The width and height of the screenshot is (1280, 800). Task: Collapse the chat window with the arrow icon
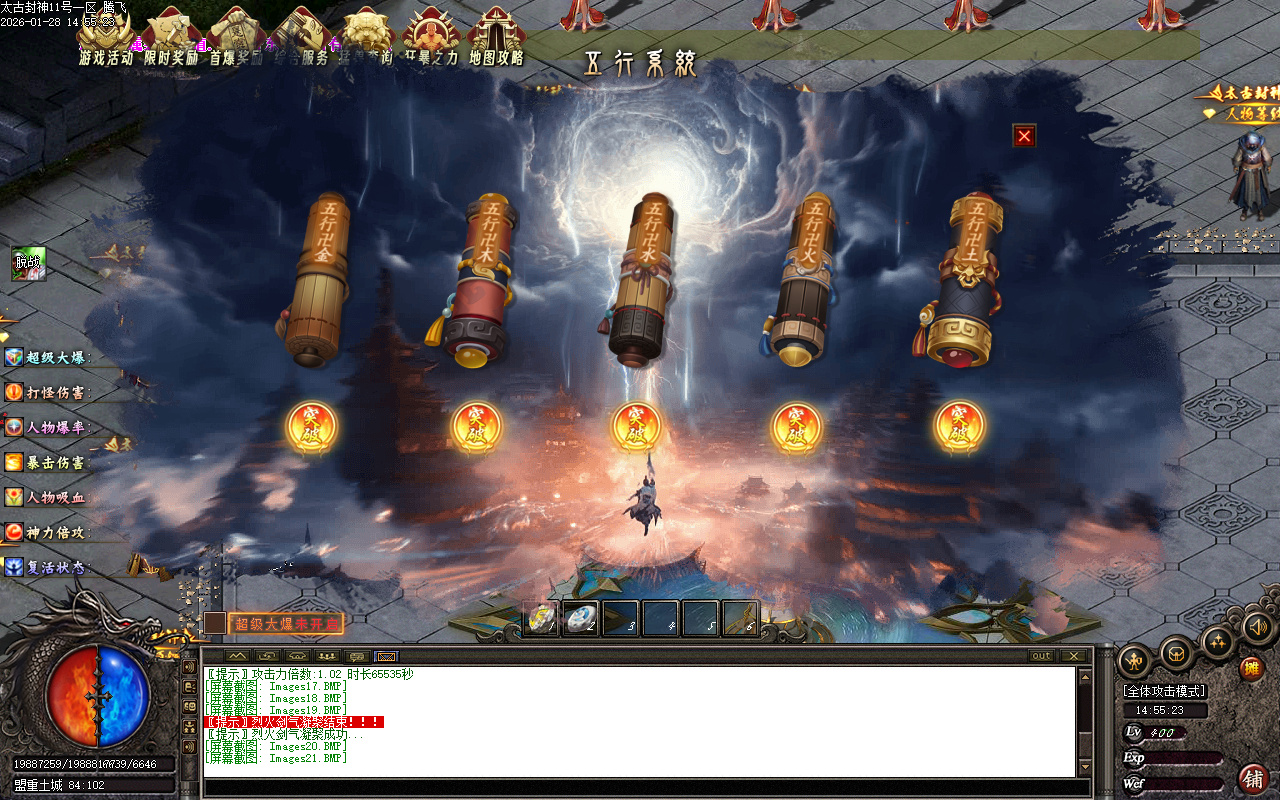tap(237, 657)
